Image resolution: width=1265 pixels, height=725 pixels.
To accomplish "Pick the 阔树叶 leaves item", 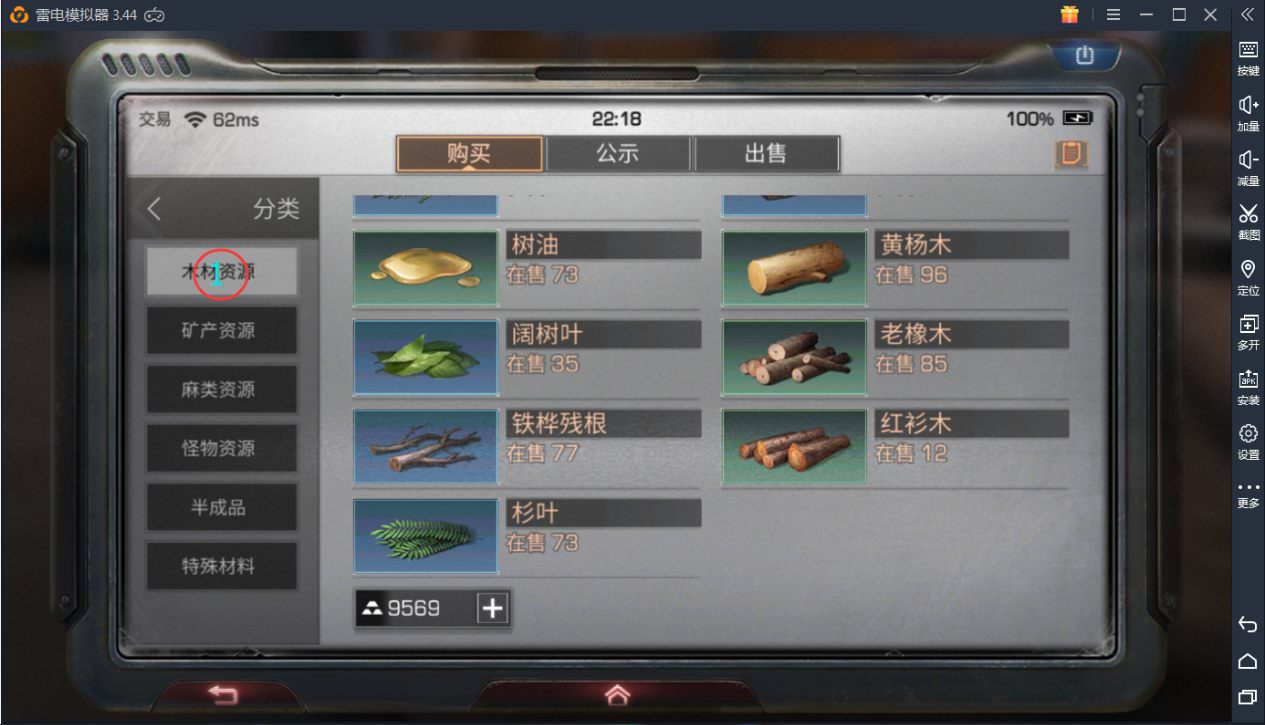I will tap(527, 356).
